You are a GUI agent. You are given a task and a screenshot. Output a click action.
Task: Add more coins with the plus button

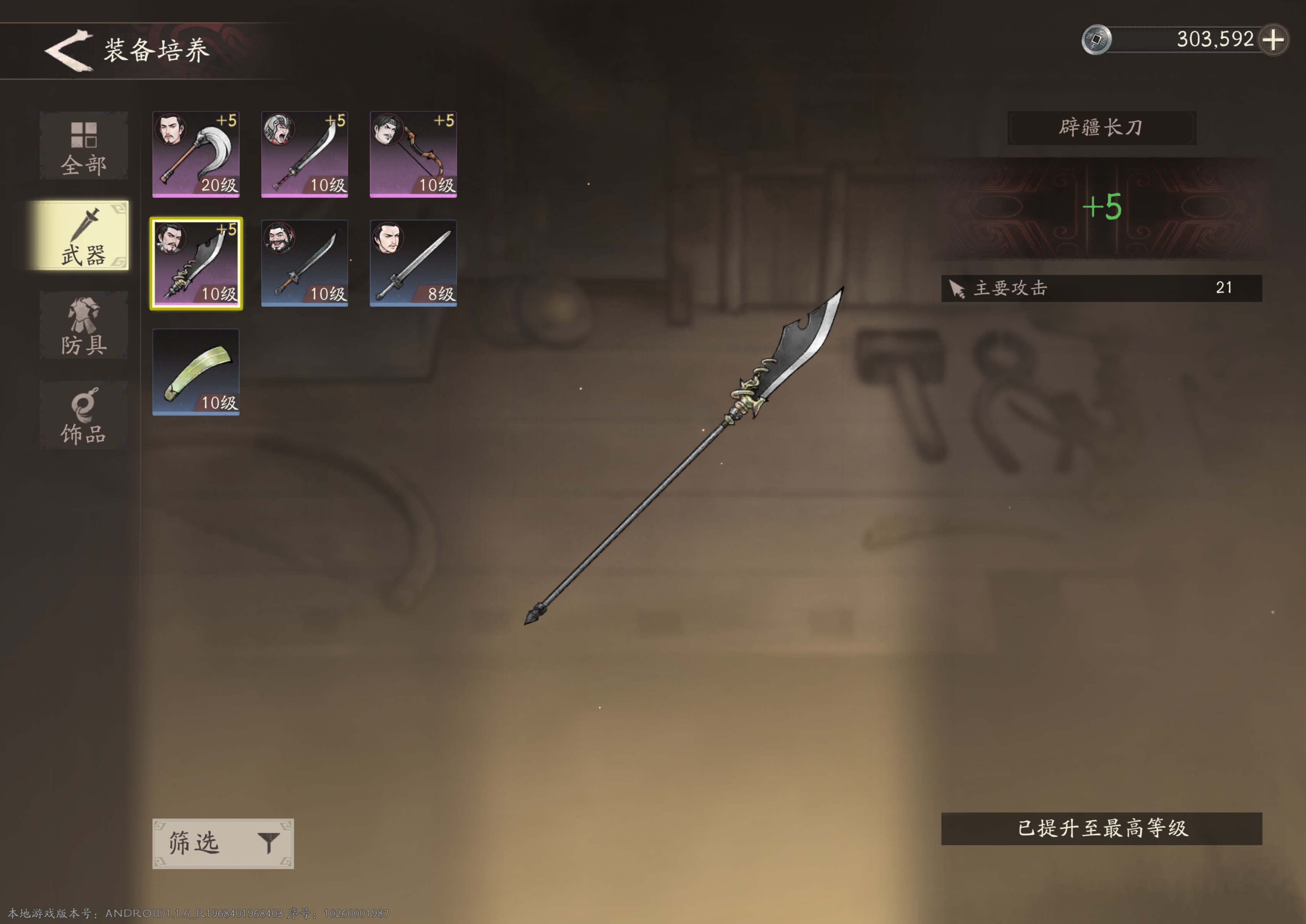(x=1273, y=40)
